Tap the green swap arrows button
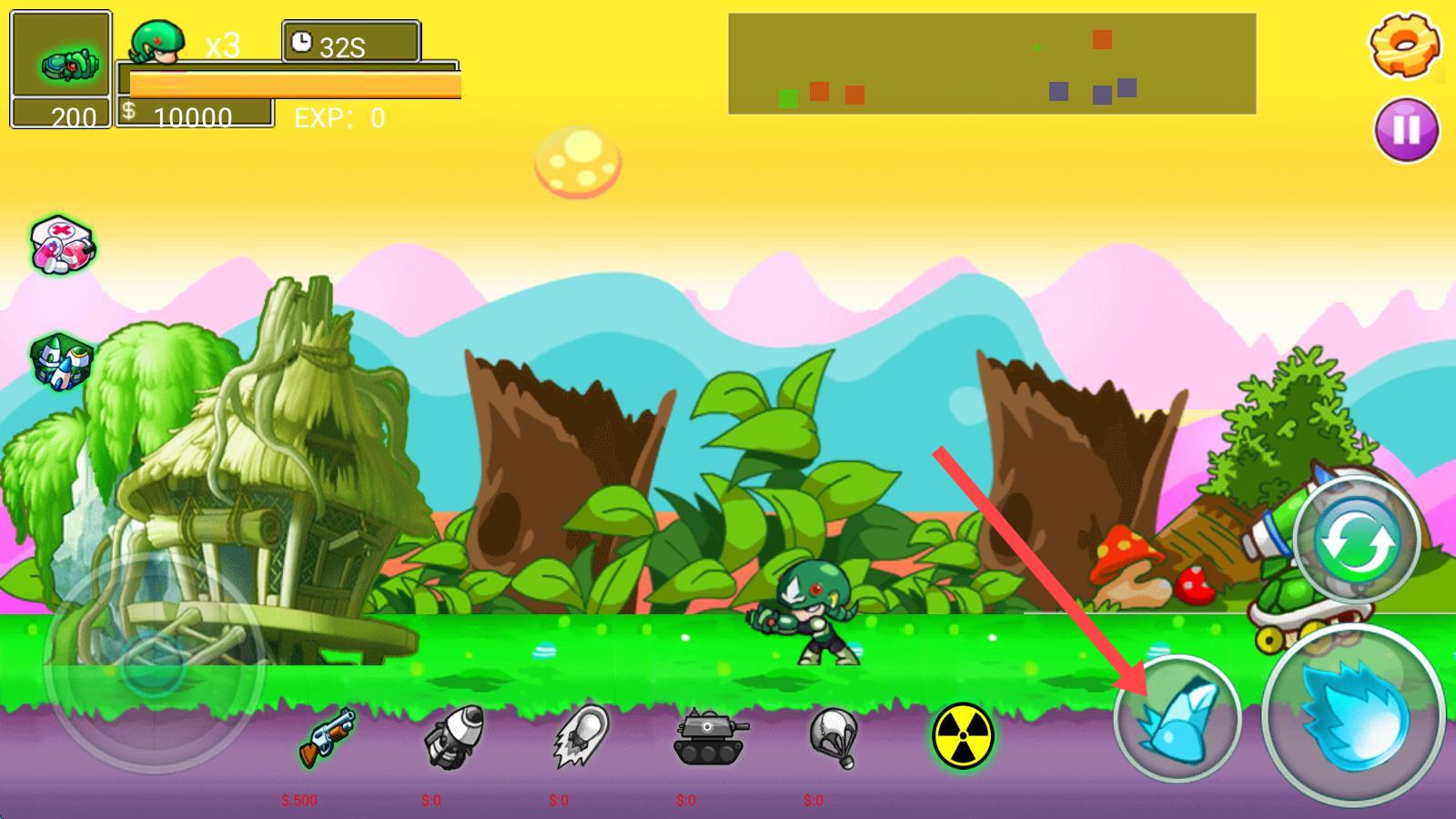 tap(1355, 541)
